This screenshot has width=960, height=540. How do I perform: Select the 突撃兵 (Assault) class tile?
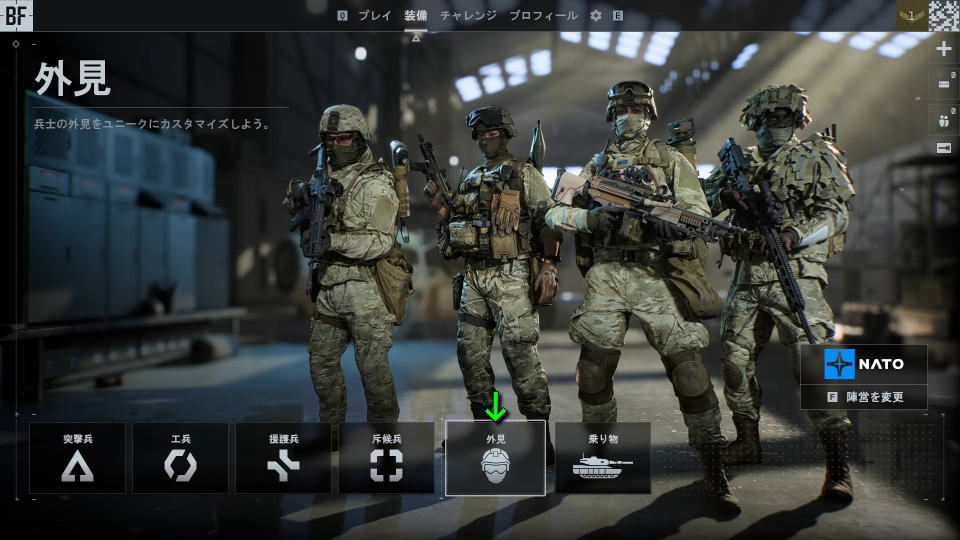tap(77, 458)
